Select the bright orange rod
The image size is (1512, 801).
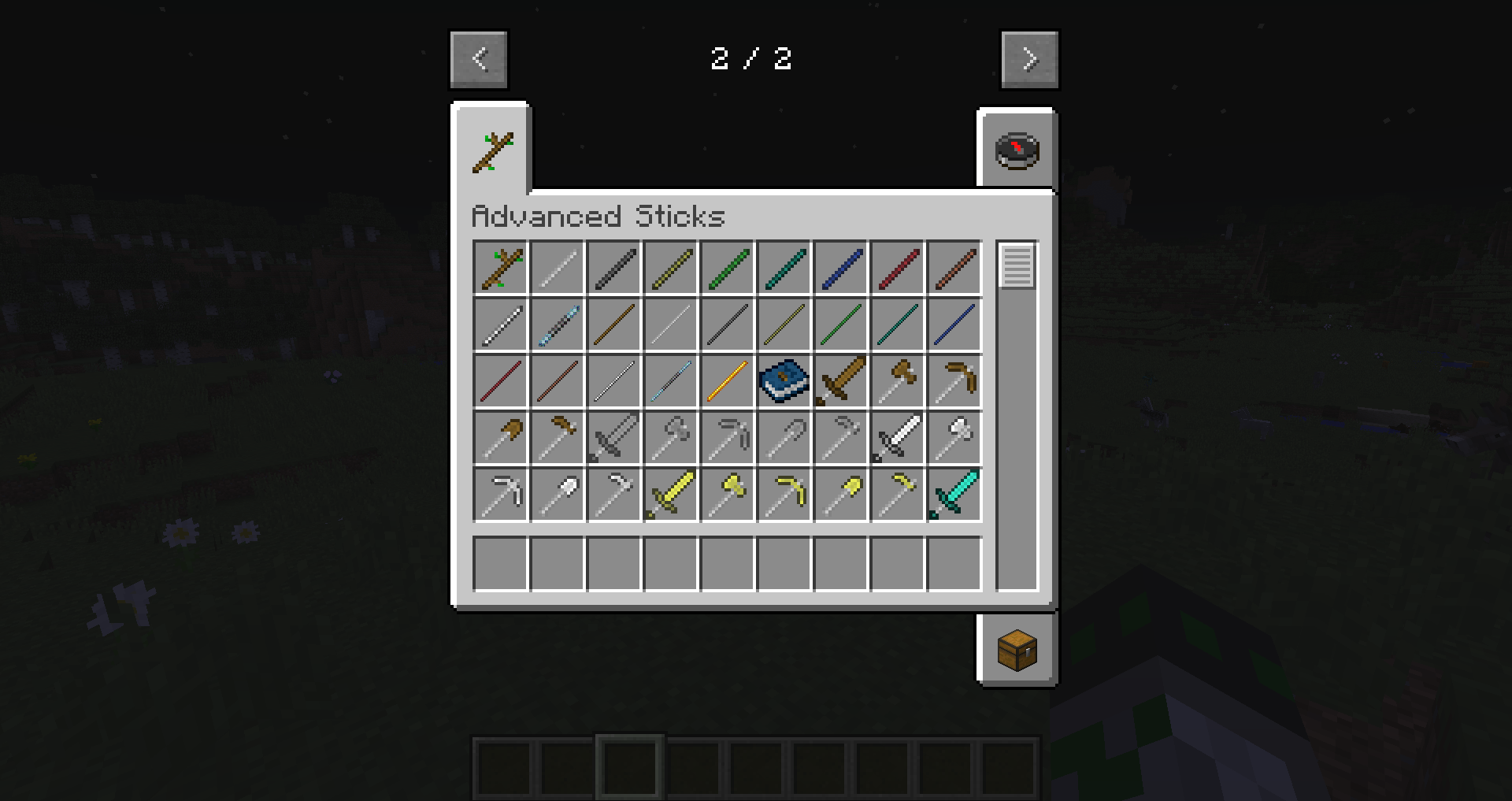point(728,381)
